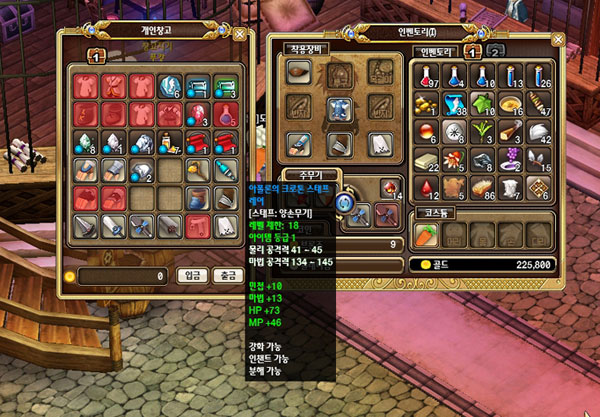
Task: Select inventory tab 1
Action: click(x=473, y=50)
